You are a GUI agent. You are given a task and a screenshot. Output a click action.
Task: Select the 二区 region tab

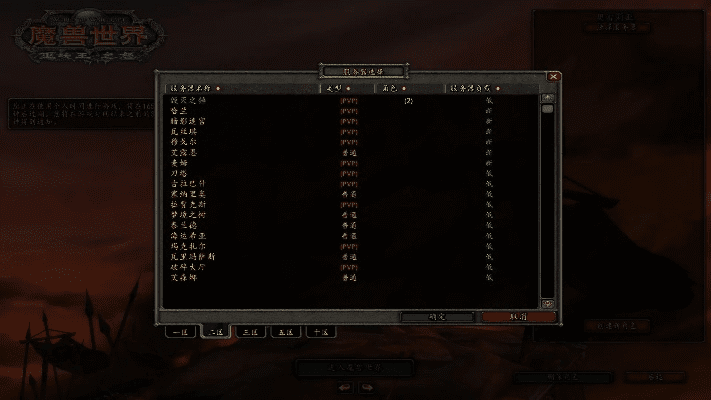coord(216,331)
